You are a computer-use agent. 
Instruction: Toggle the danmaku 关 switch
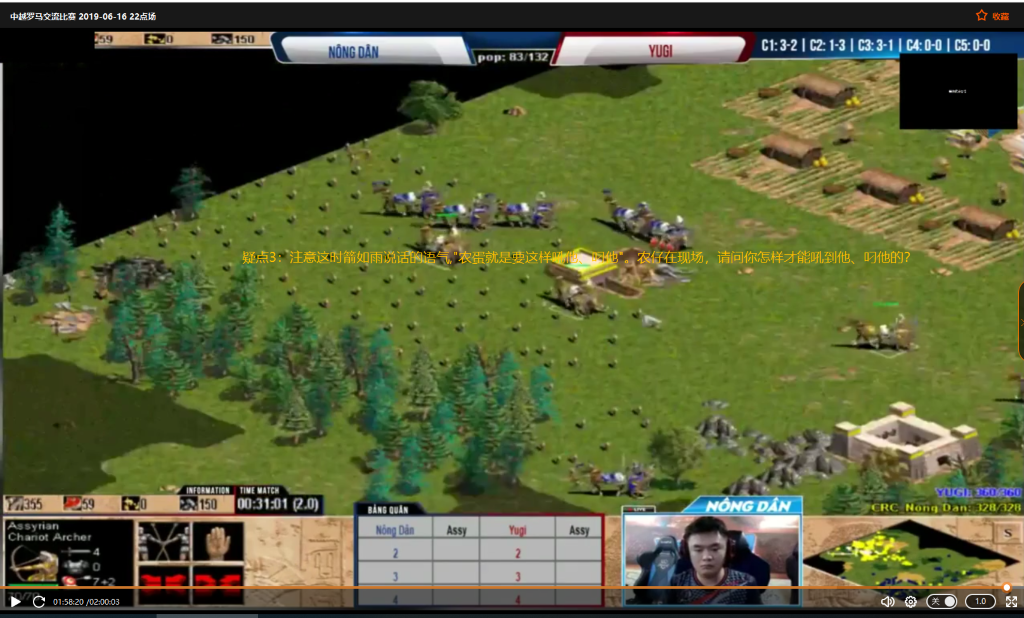(942, 602)
